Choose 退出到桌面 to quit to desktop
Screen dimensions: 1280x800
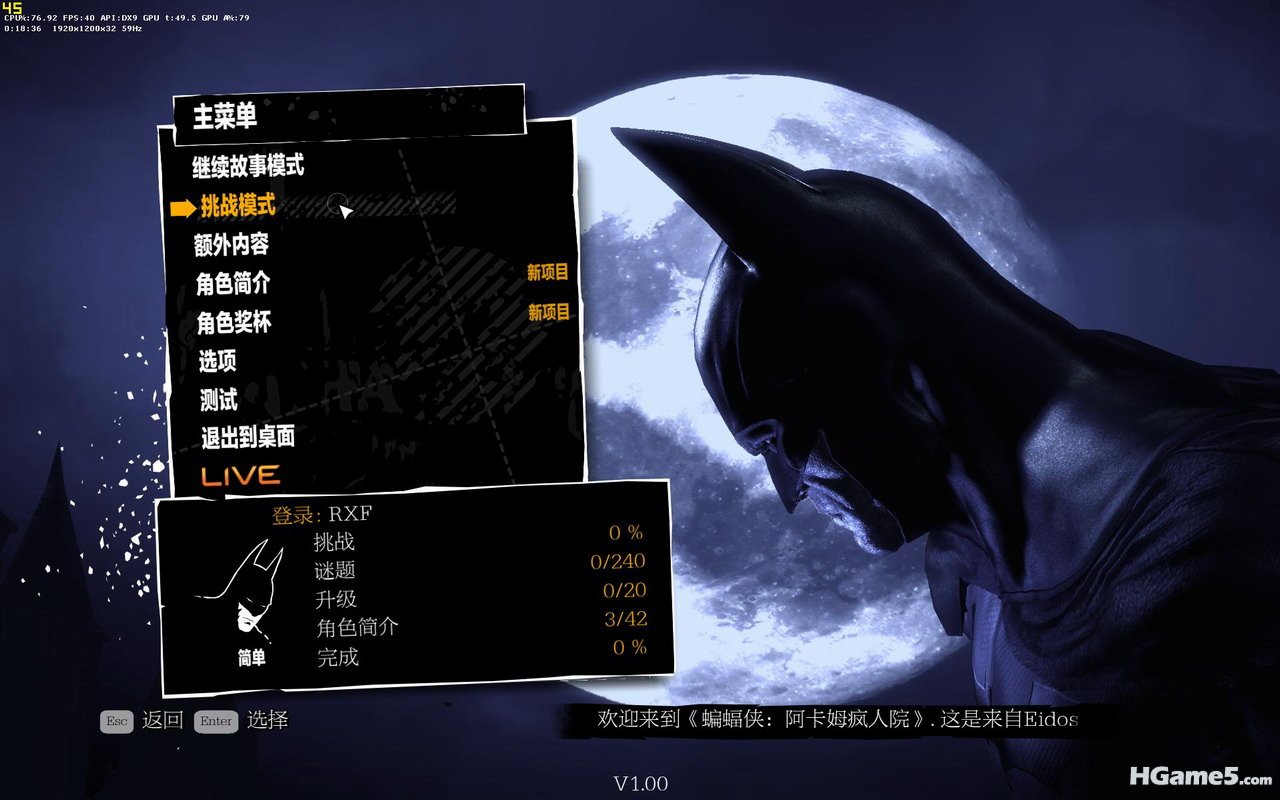pos(247,437)
